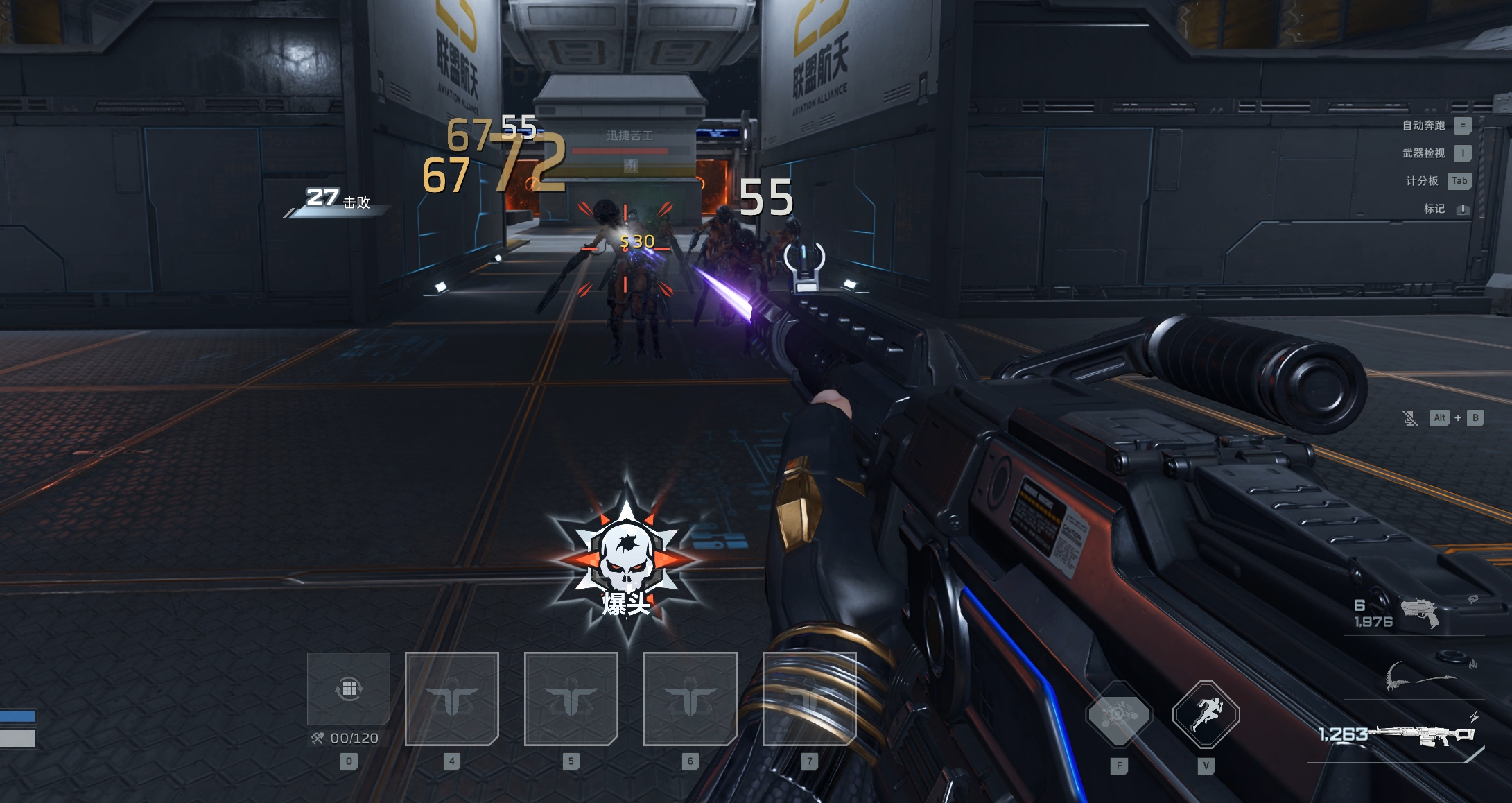1512x803 pixels.
Task: Activate the sprinting runner ability
Action: (1206, 714)
